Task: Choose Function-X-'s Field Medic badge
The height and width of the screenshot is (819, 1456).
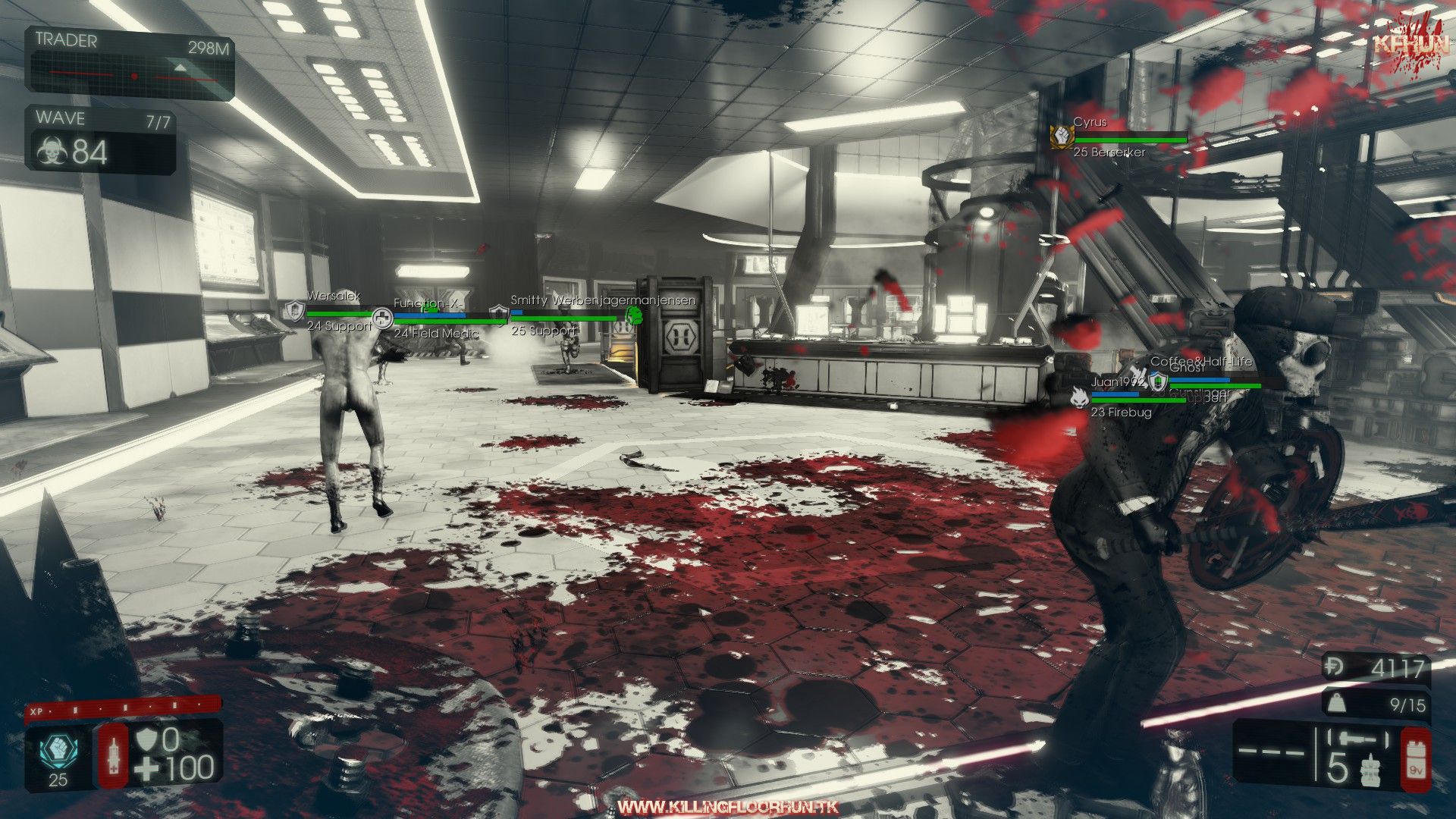Action: coord(383,318)
